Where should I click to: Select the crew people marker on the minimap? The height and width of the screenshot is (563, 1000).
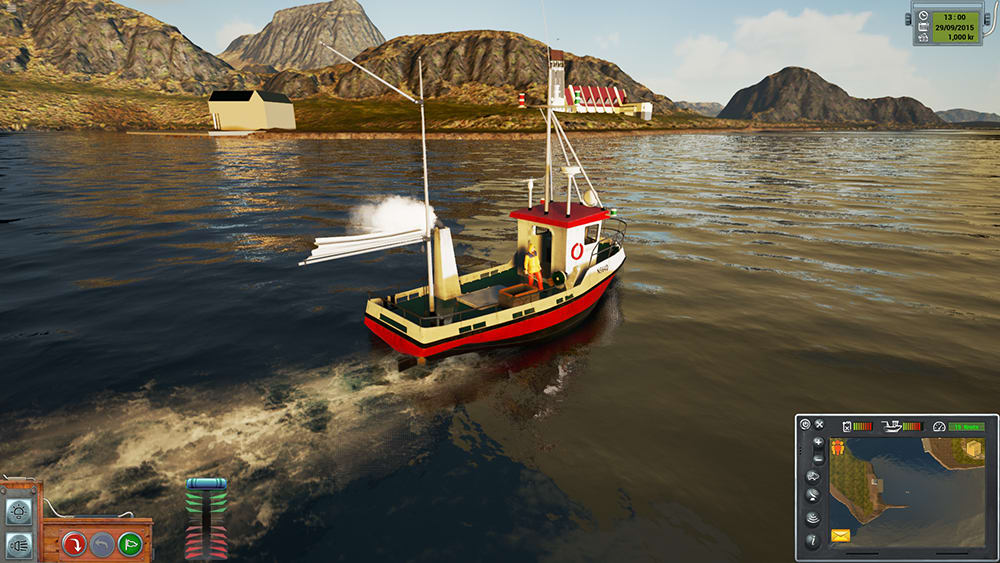(838, 447)
